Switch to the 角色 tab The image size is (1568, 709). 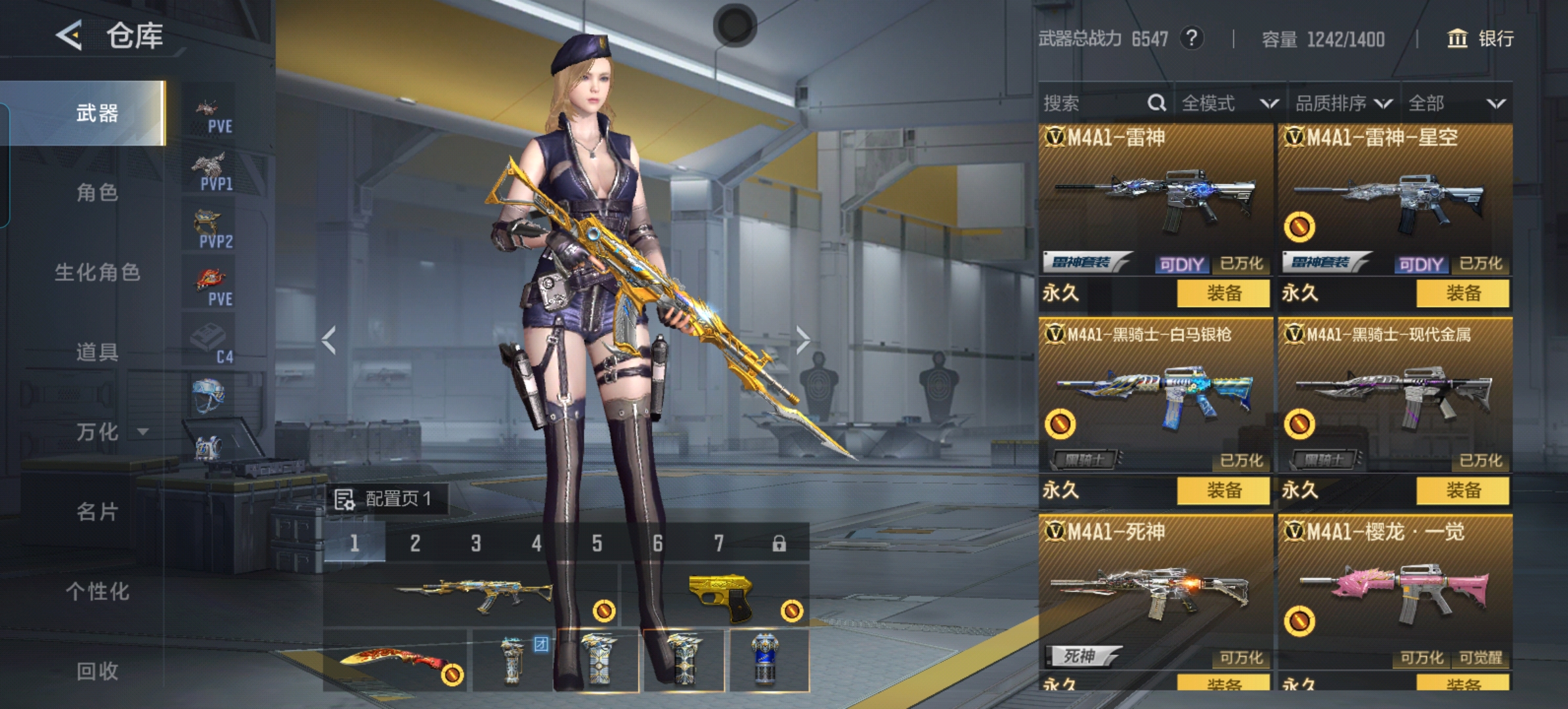click(x=97, y=193)
